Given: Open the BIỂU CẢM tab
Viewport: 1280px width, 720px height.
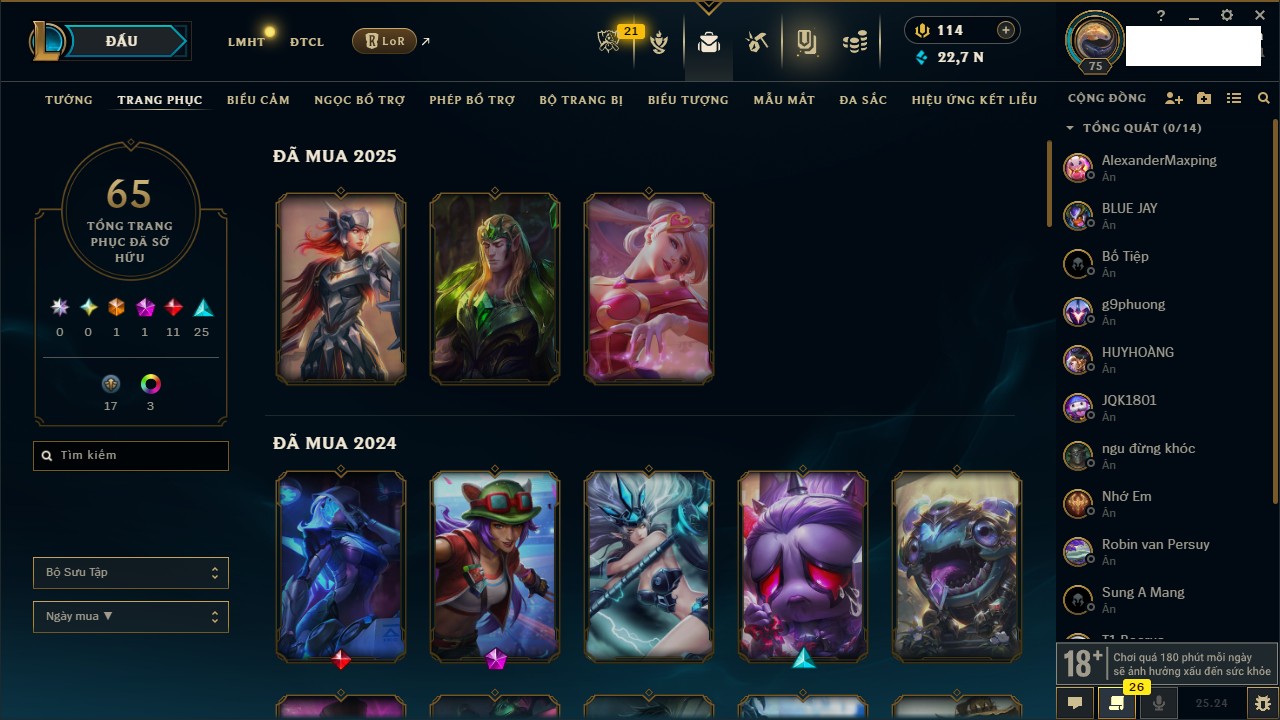Looking at the screenshot, I should (258, 100).
